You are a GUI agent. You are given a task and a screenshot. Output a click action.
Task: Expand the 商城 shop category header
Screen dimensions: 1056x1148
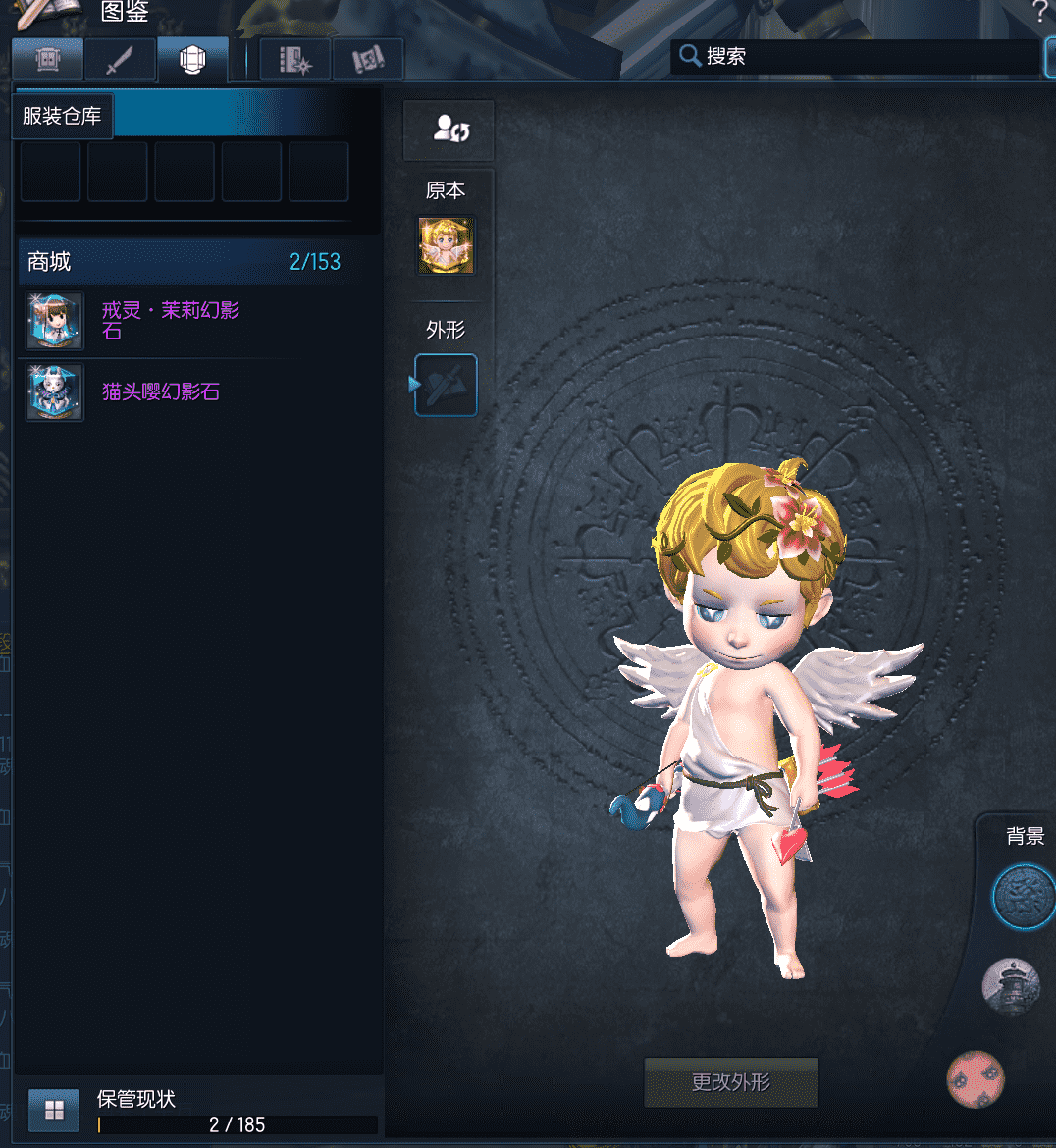(185, 262)
